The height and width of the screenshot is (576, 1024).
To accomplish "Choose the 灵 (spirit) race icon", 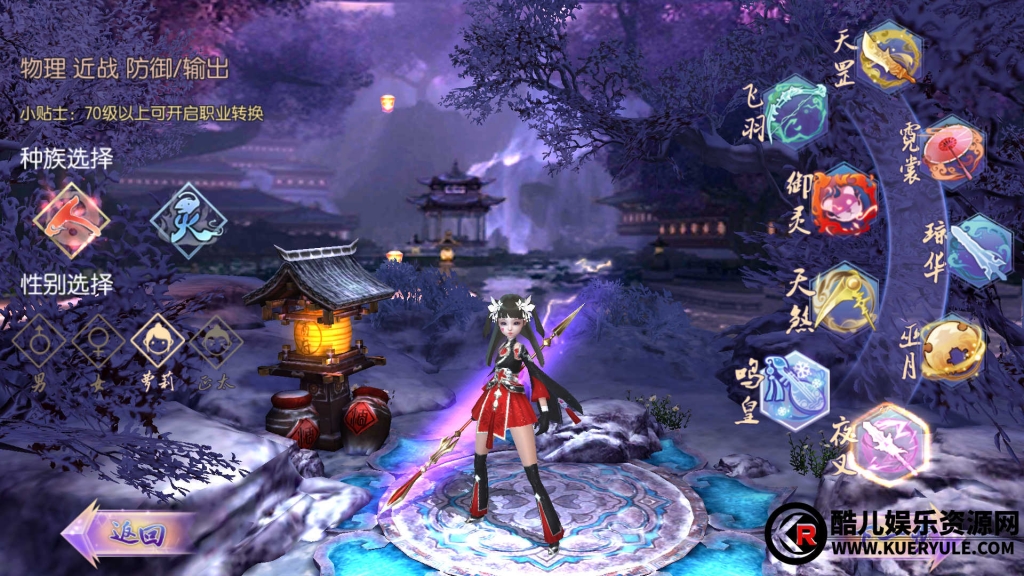I will tap(188, 221).
